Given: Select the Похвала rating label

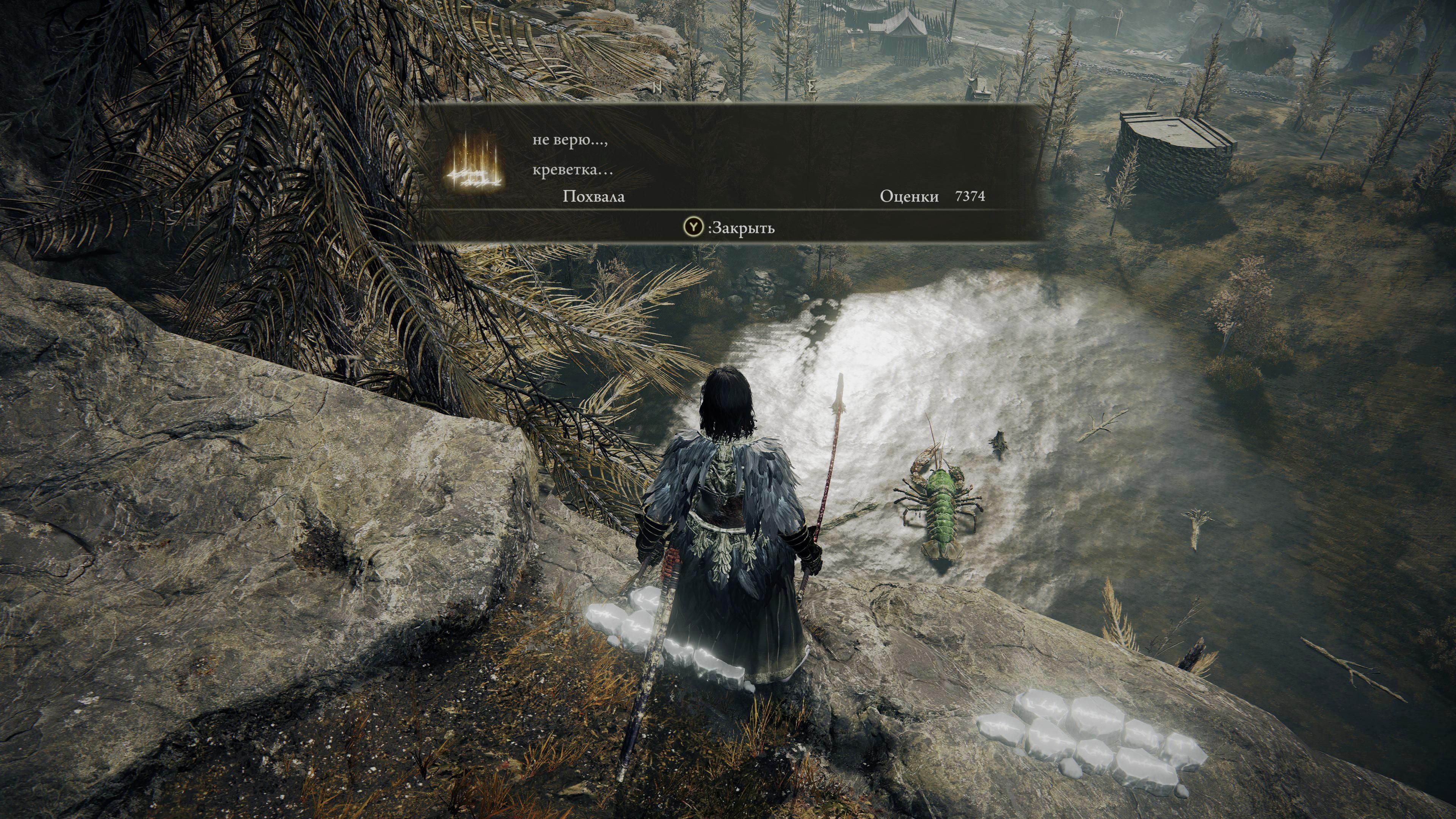Looking at the screenshot, I should pos(593,197).
